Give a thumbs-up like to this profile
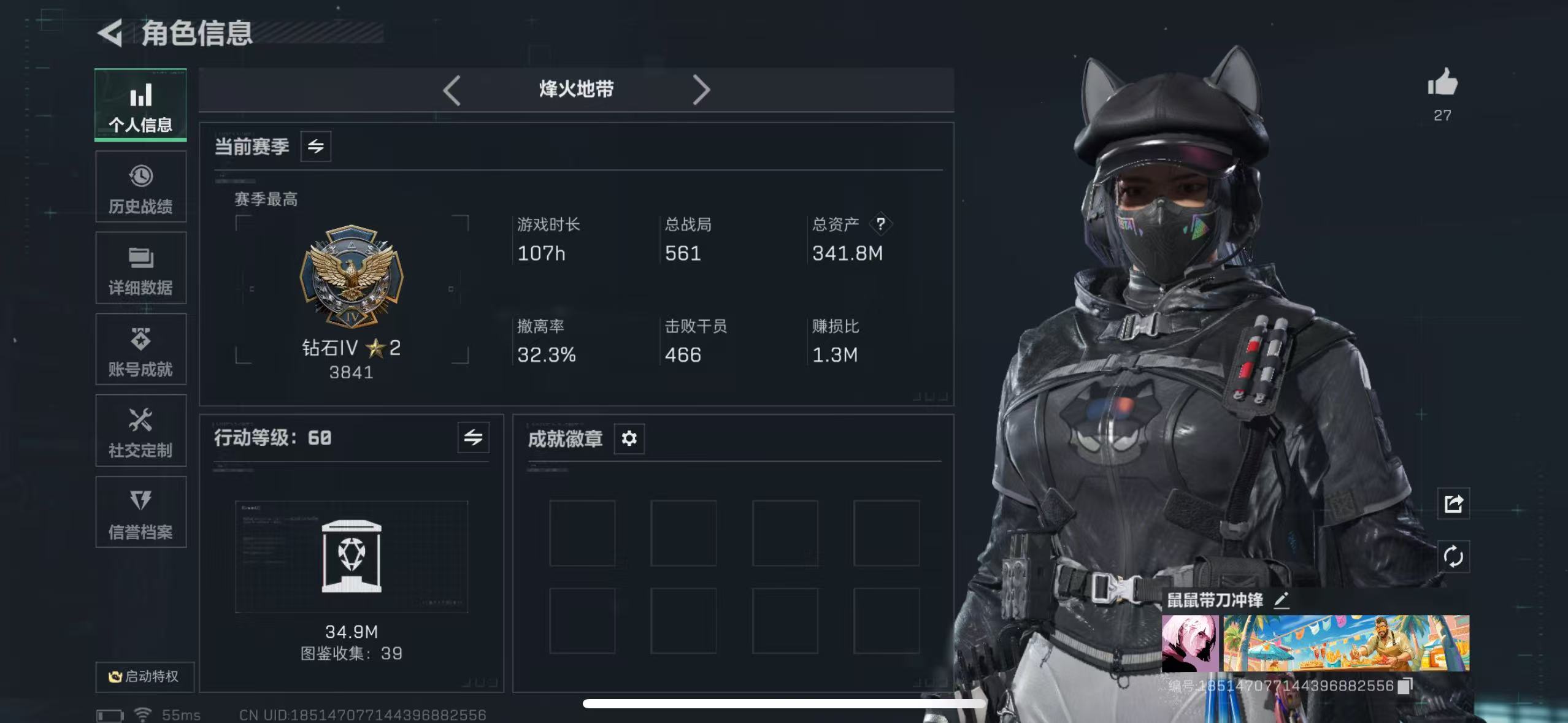This screenshot has width=1568, height=723. 1443,87
